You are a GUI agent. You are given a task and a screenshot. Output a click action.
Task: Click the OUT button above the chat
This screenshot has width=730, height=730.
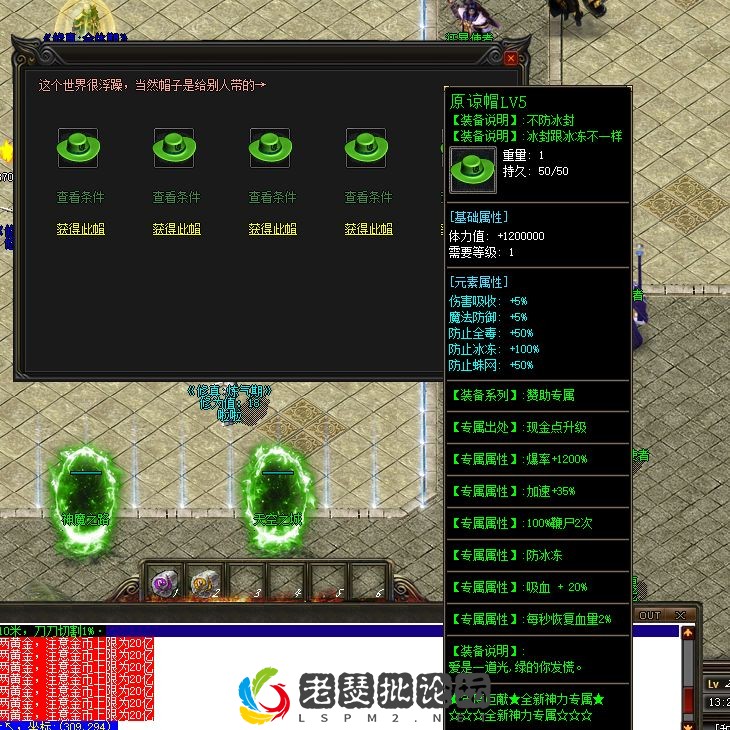point(650,615)
